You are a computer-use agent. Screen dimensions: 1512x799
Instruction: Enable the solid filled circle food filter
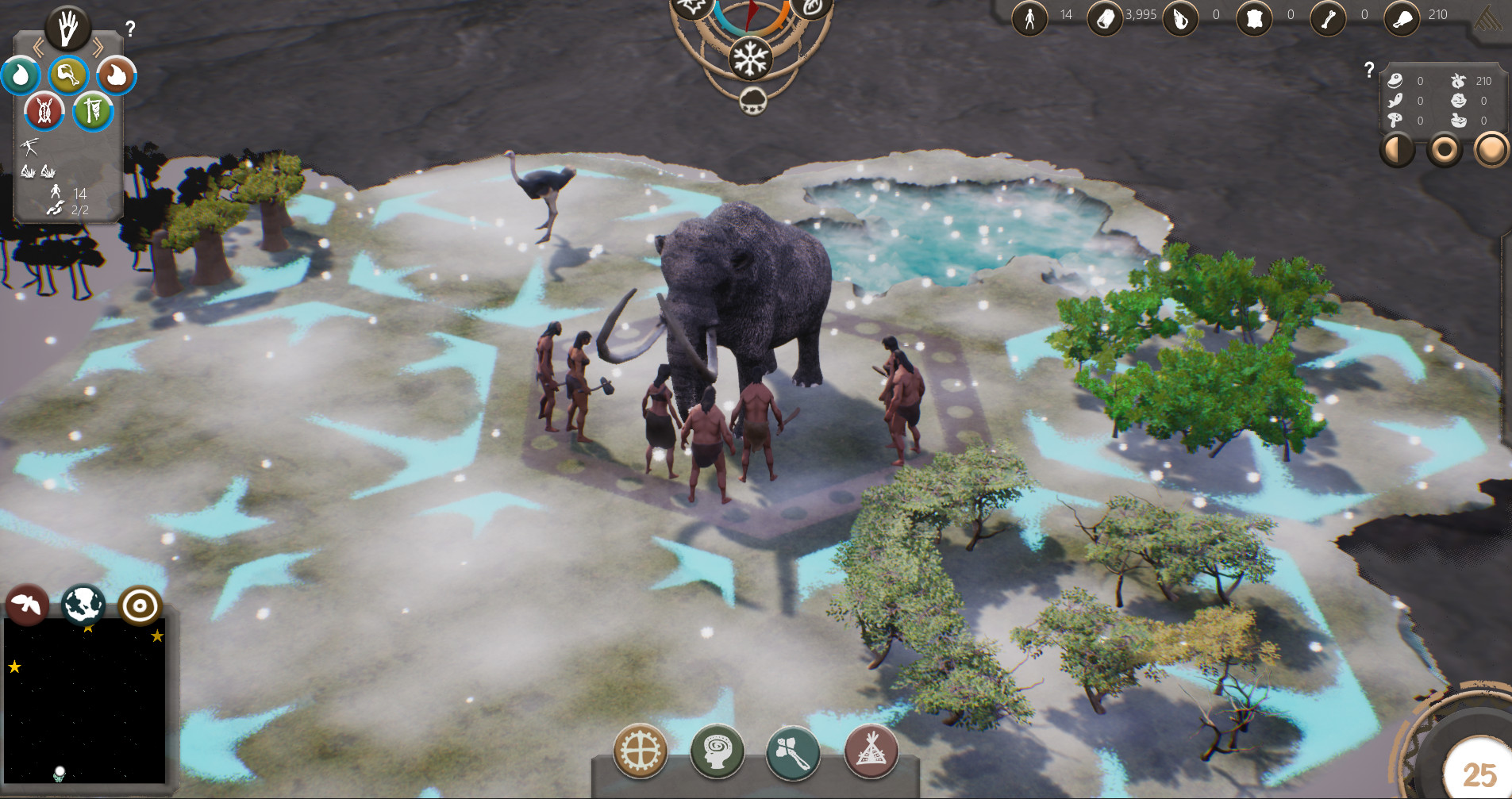(x=1491, y=148)
